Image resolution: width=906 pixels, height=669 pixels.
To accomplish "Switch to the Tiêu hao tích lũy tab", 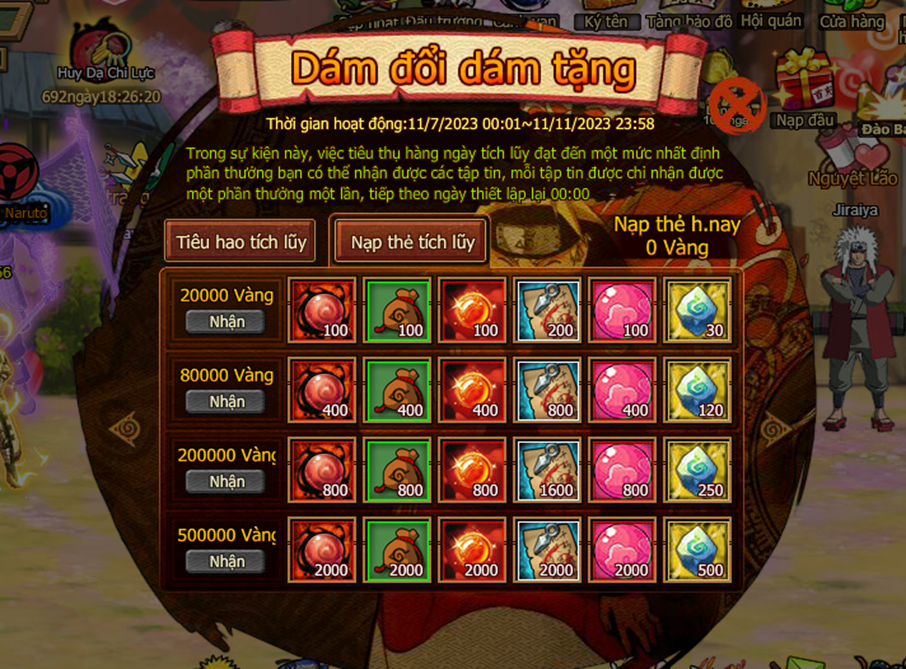I will coord(240,242).
